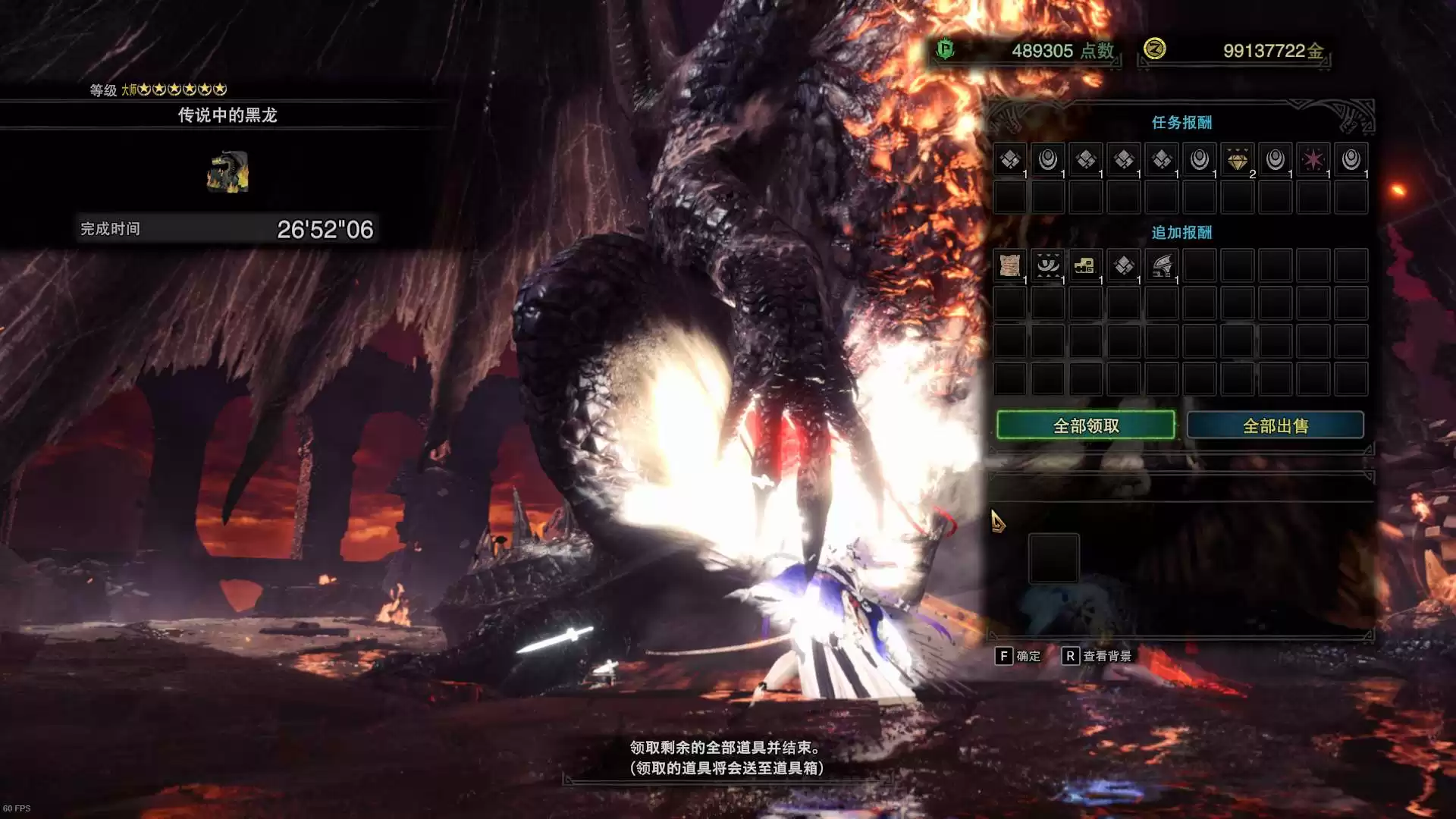This screenshot has height=819, width=1456.
Task: Select the gold gem reward slot
Action: pos(1237,160)
